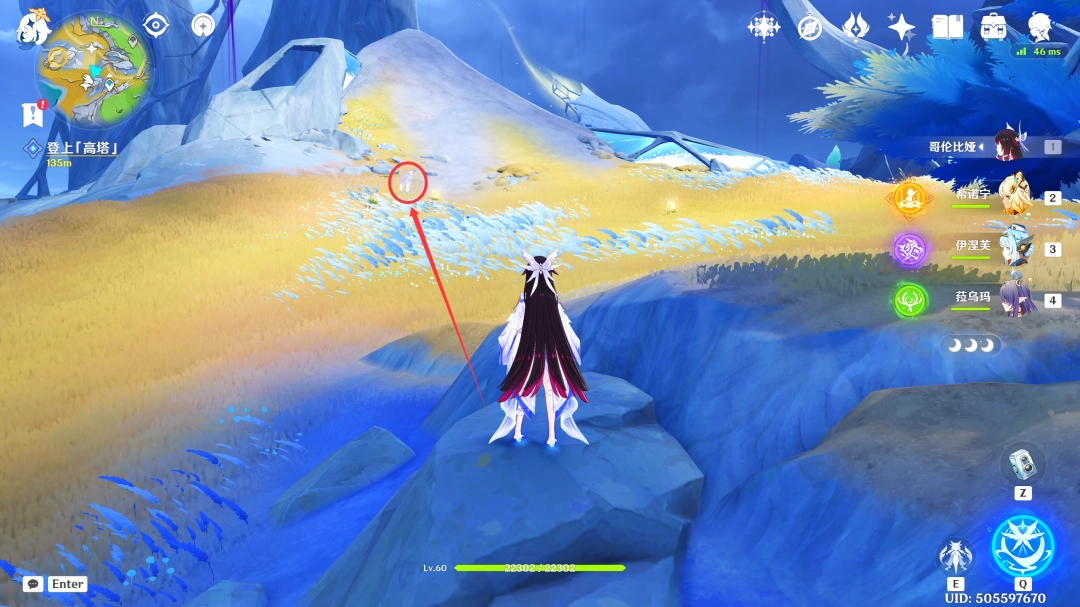Open the book-shaped handbook icon

pos(947,27)
